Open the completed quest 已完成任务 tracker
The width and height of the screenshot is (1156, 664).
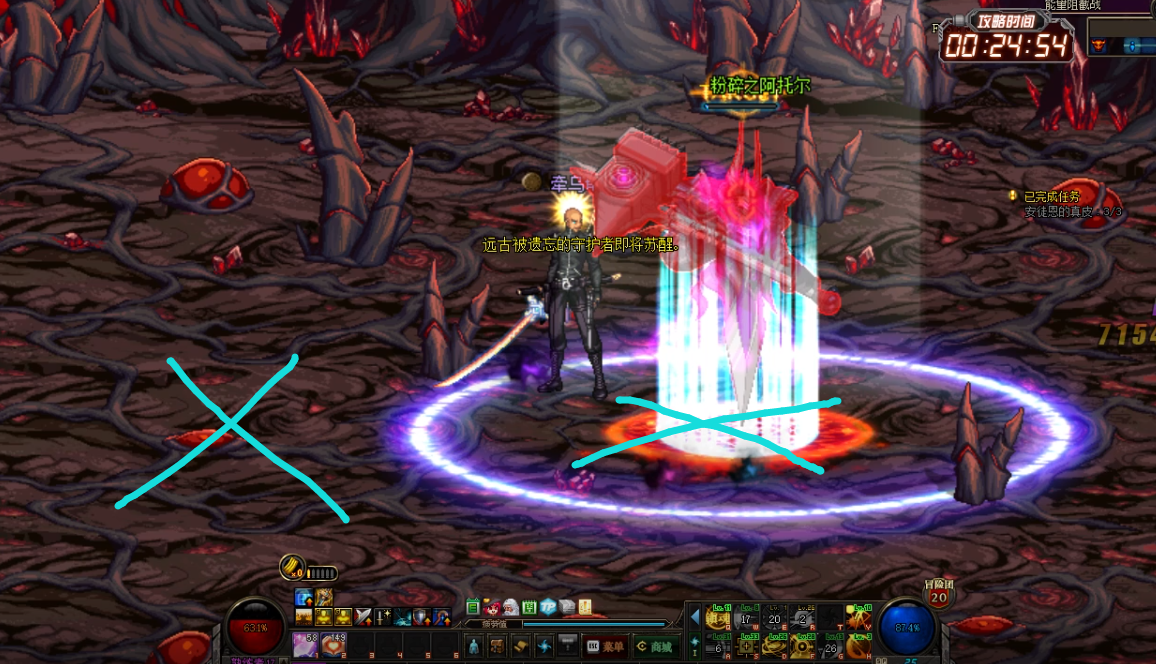[1051, 197]
